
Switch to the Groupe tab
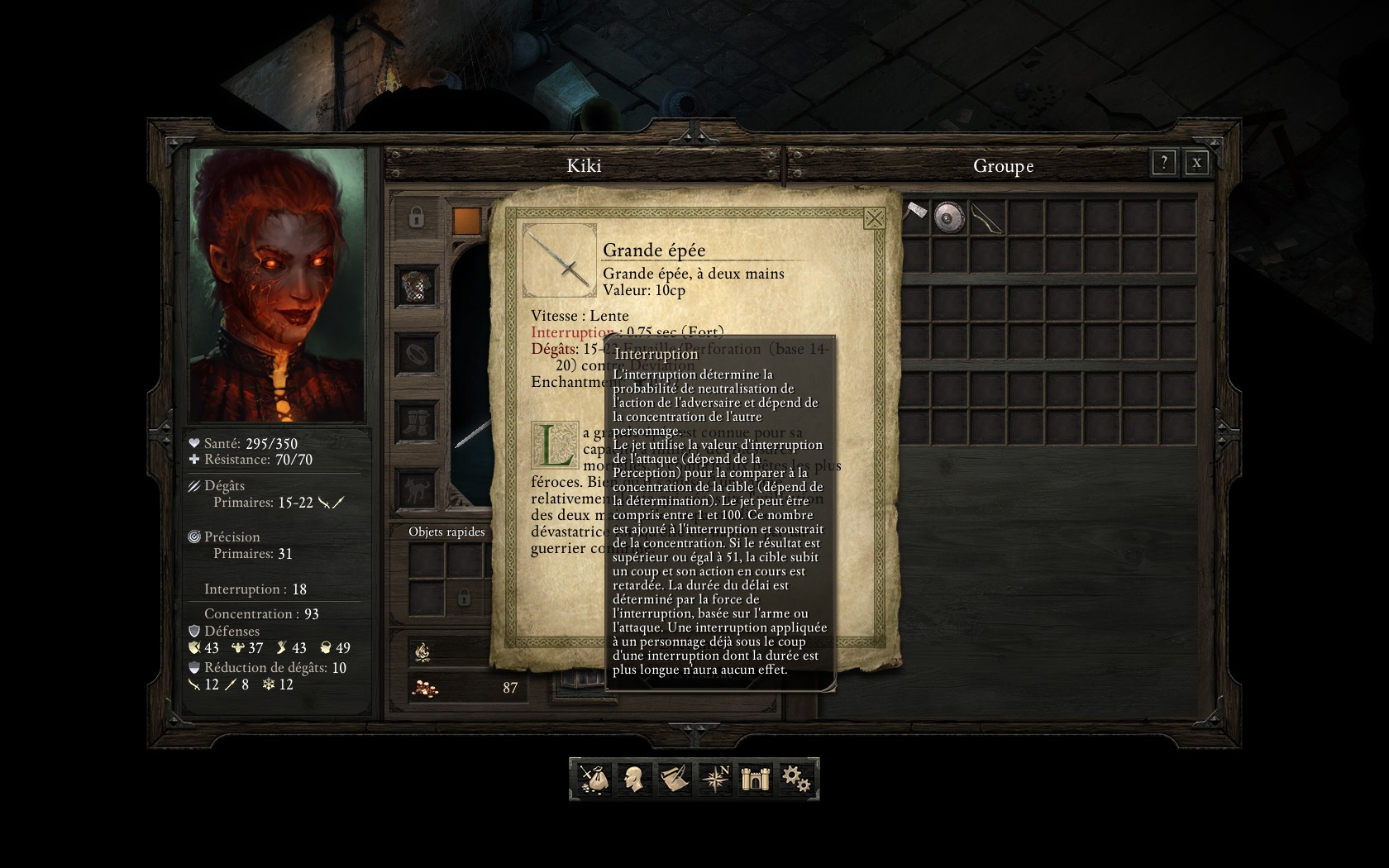[1003, 165]
